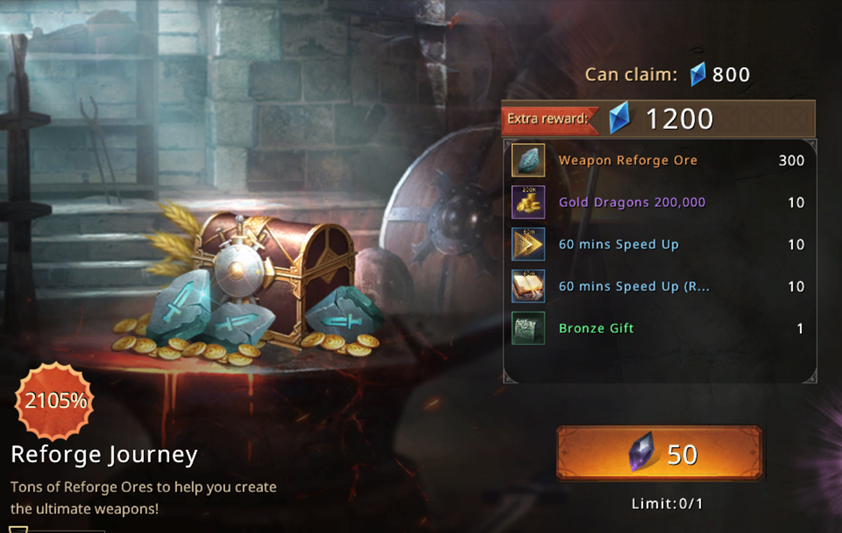Select the Weapon Reforge Ore reward icon

coord(528,160)
